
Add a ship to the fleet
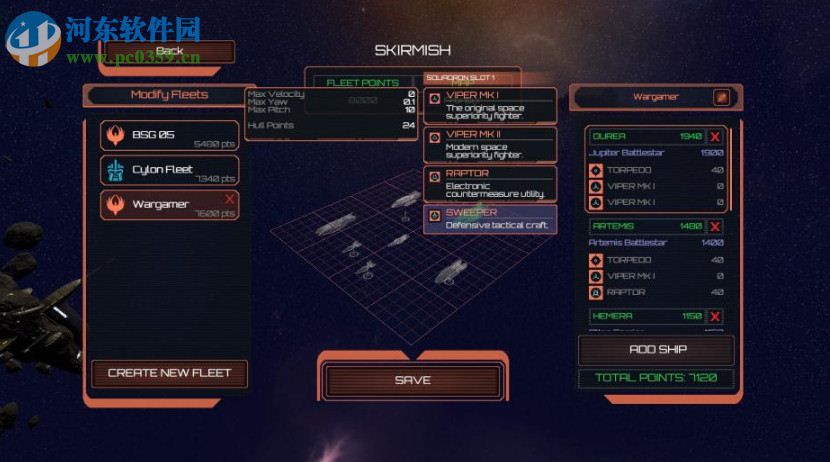pyautogui.click(x=657, y=349)
